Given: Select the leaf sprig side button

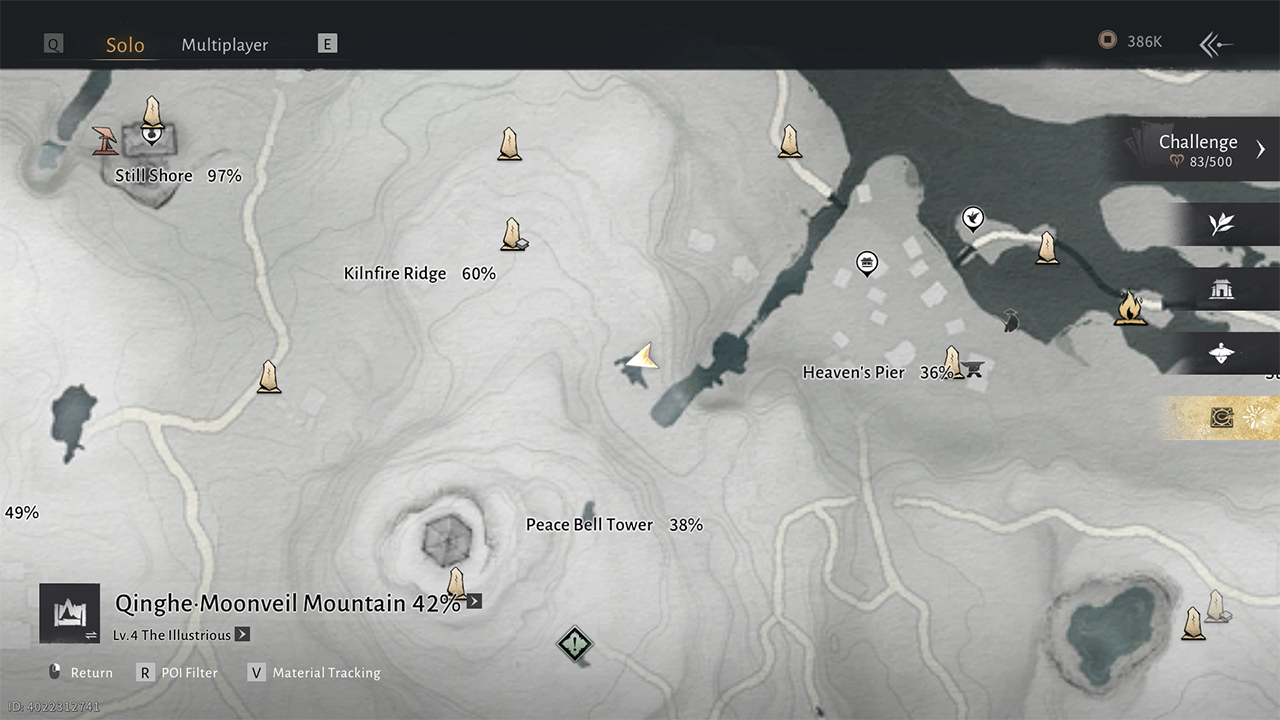Looking at the screenshot, I should [x=1221, y=224].
